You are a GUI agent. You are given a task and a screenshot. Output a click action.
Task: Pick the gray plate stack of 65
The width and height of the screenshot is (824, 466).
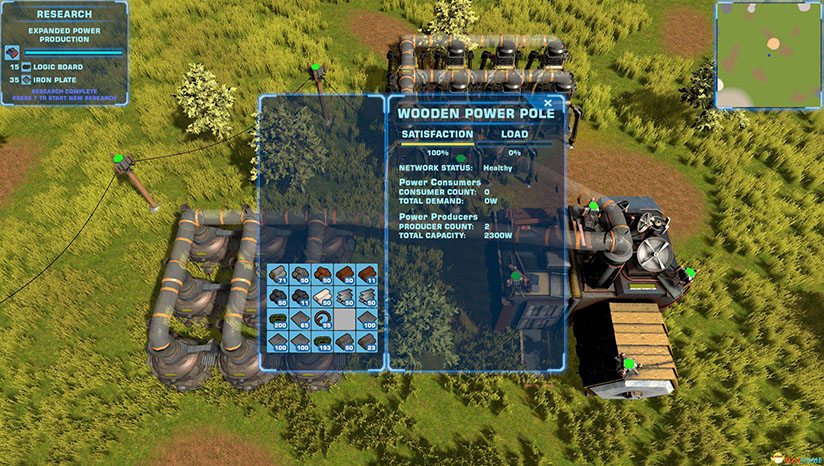coord(301,318)
